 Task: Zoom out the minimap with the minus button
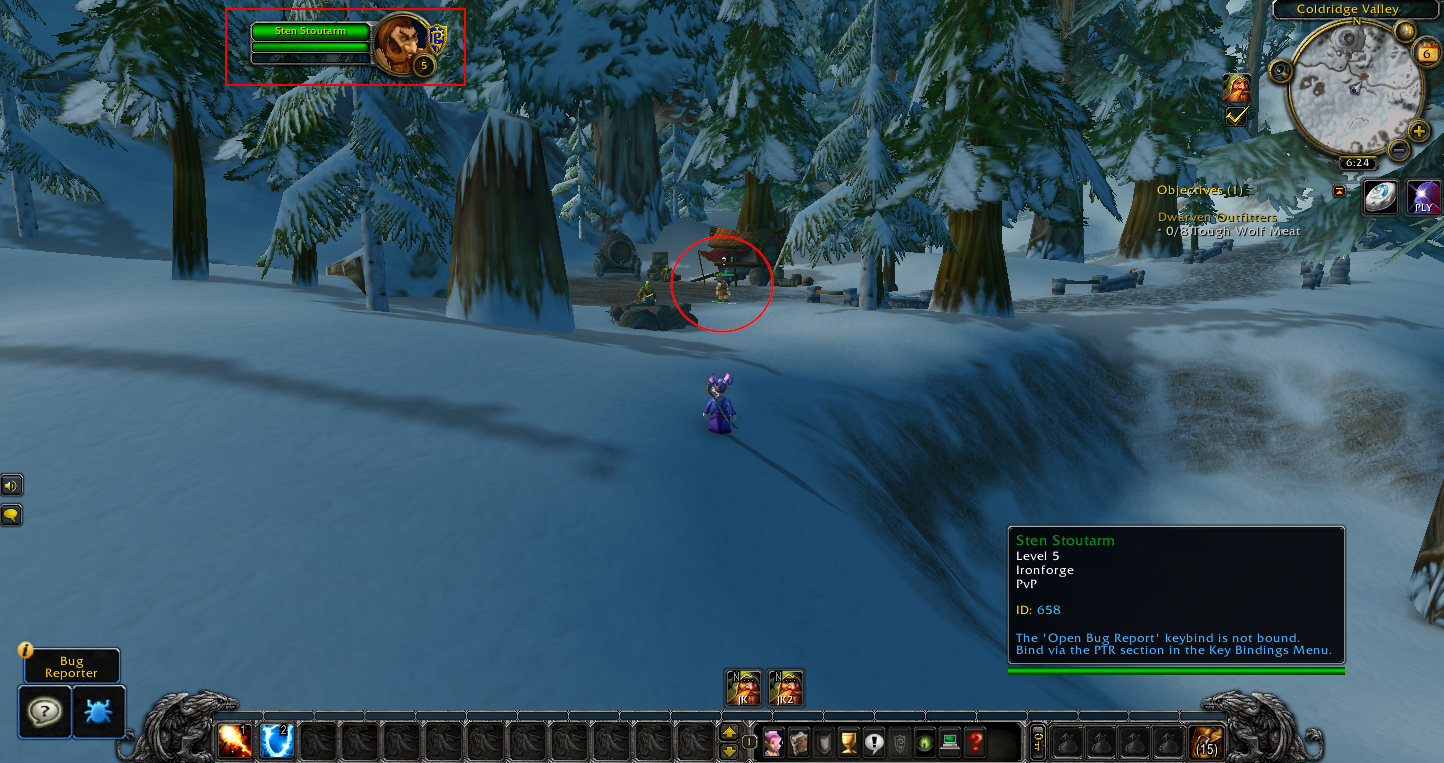click(1399, 151)
